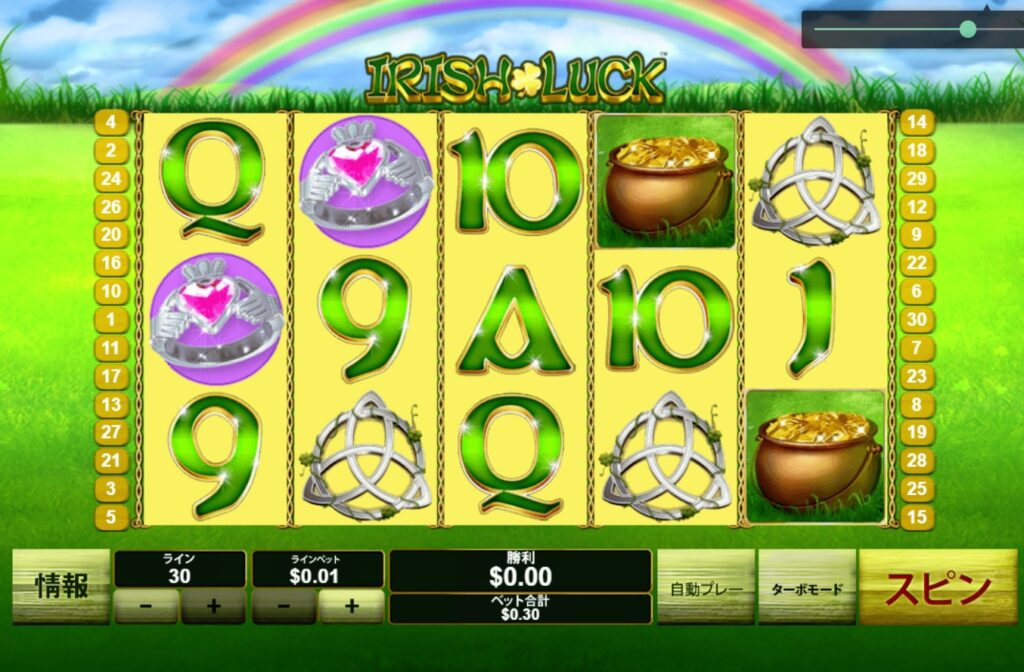Decrease the number of ライン lines
Screen dimensions: 1024x672
[x=146, y=606]
